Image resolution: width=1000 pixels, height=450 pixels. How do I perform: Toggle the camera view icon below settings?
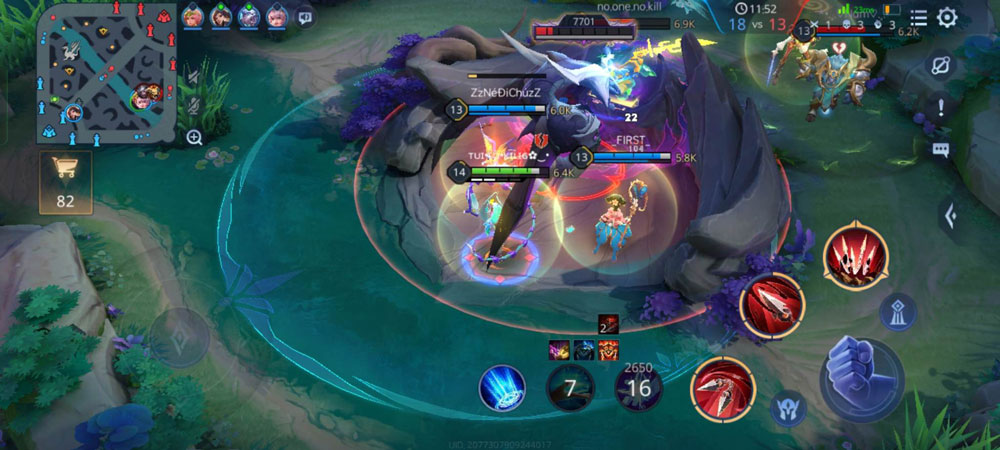coord(941,64)
